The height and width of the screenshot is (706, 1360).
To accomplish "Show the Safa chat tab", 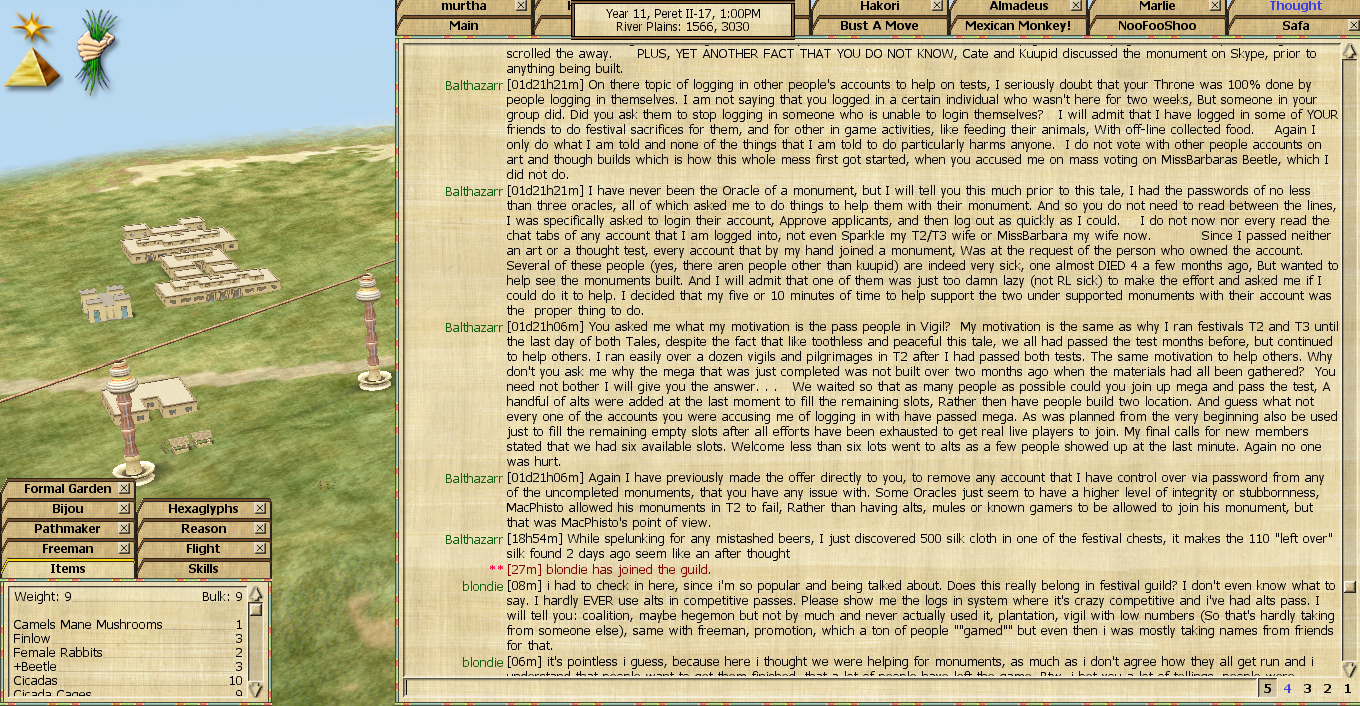I will point(1295,25).
